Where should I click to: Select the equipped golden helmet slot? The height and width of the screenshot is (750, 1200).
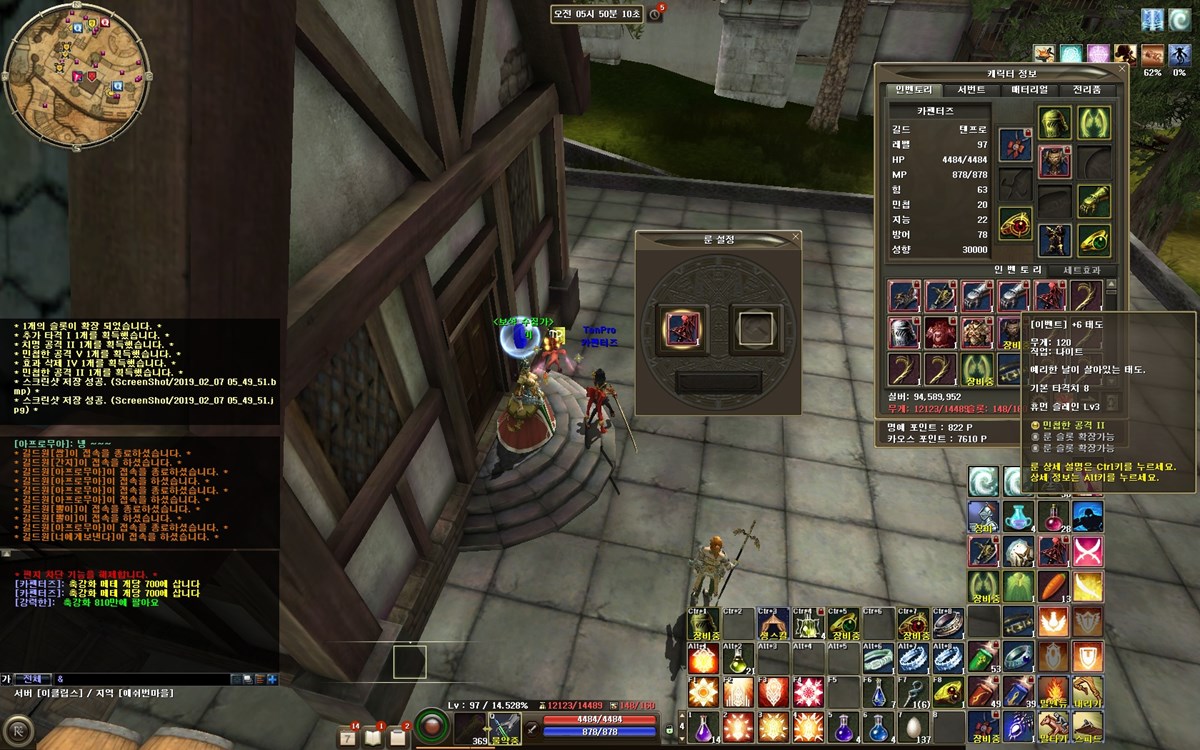click(1054, 122)
